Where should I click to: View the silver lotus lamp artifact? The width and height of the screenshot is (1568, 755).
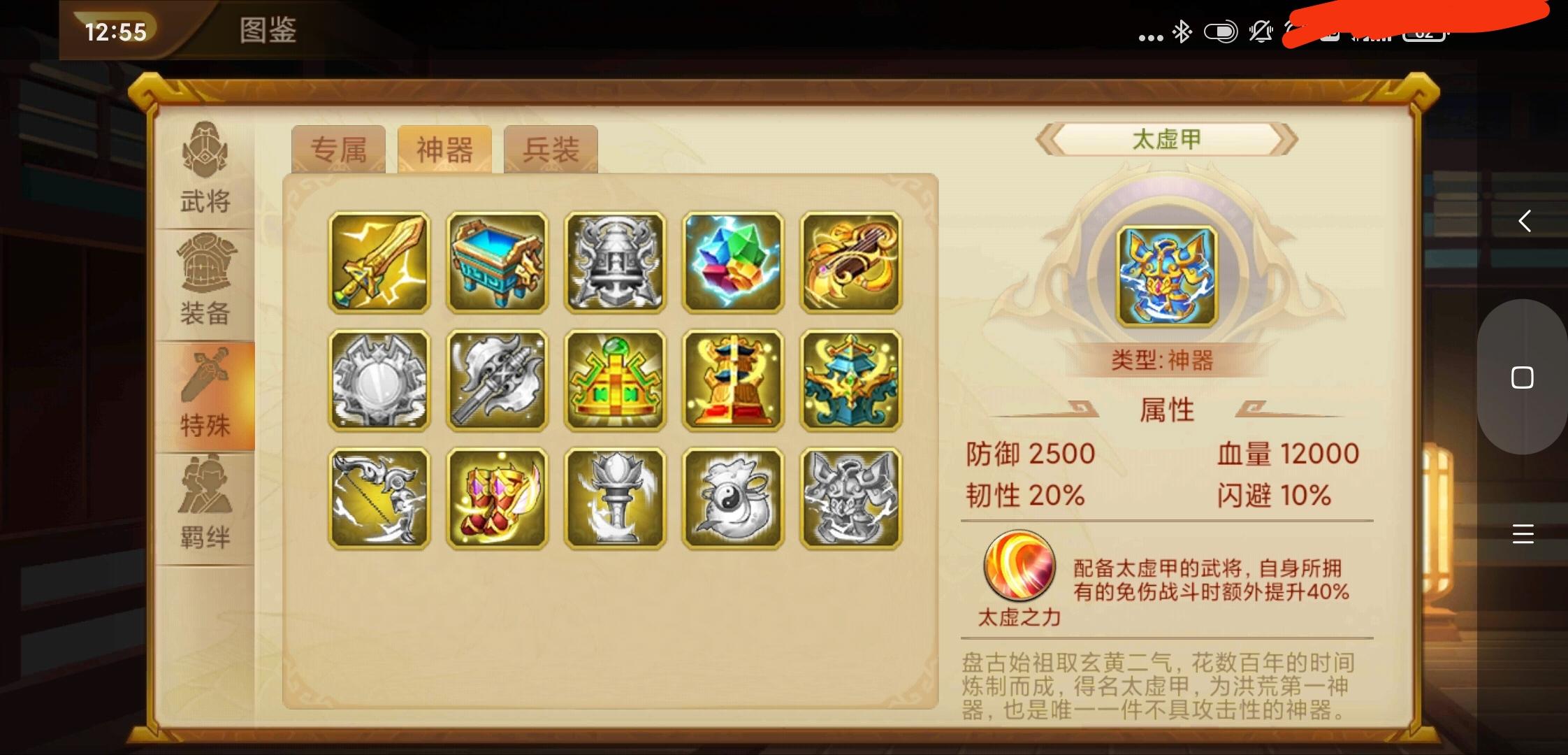pyautogui.click(x=615, y=500)
